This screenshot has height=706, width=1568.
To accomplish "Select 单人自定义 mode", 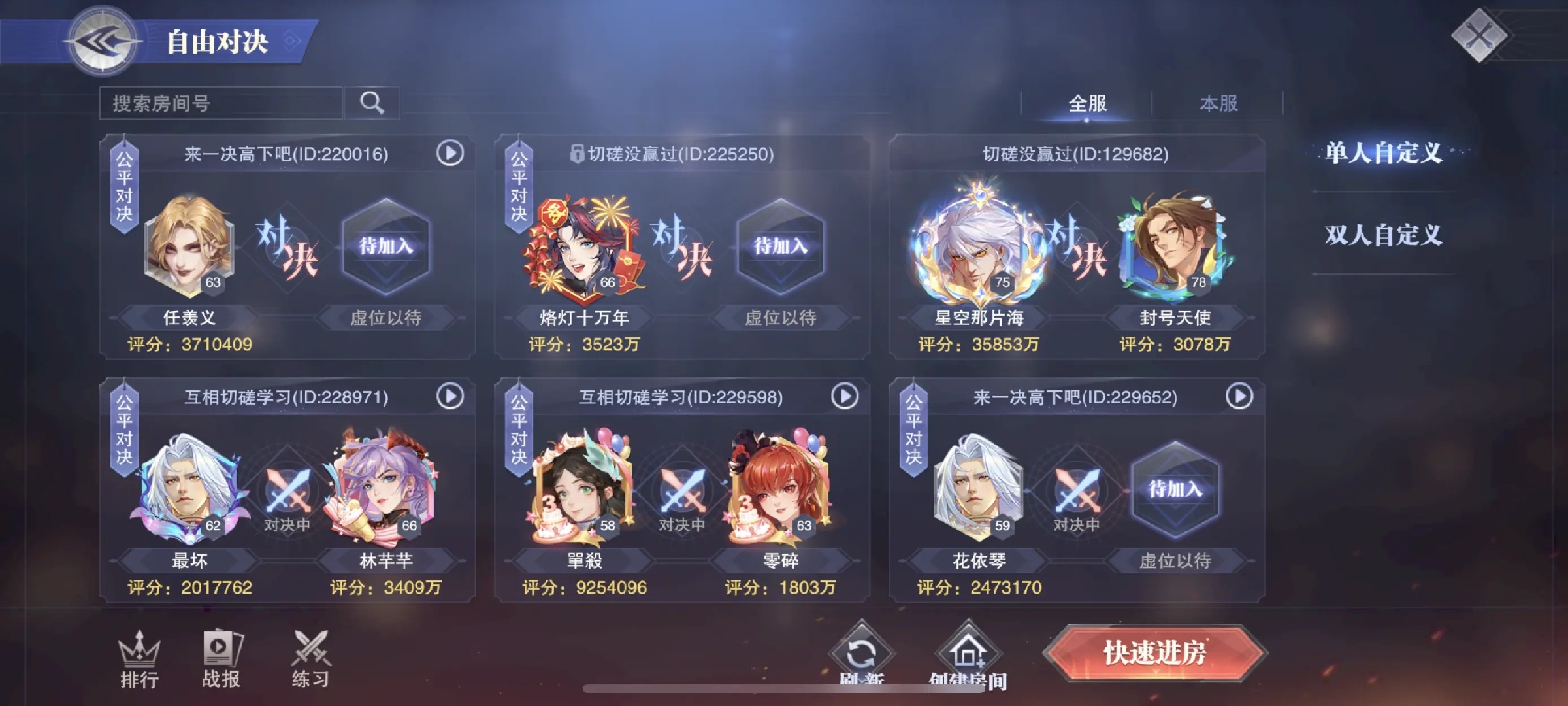I will 1383,153.
